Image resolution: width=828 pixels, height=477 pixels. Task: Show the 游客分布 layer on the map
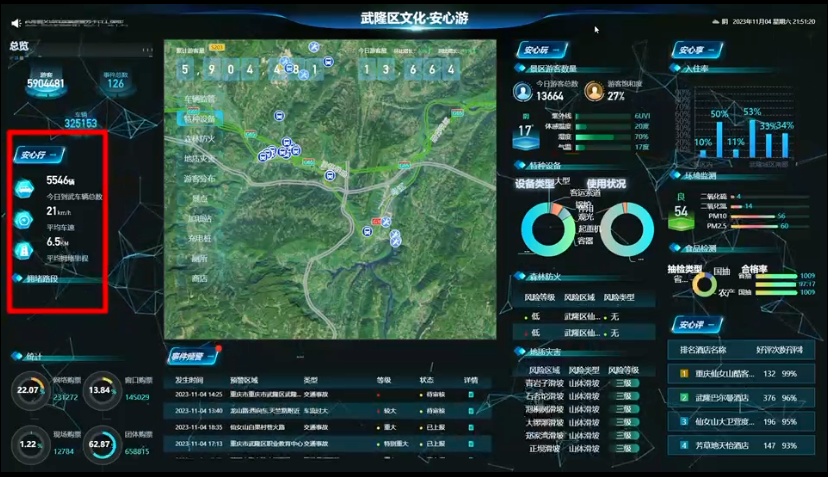[x=199, y=178]
